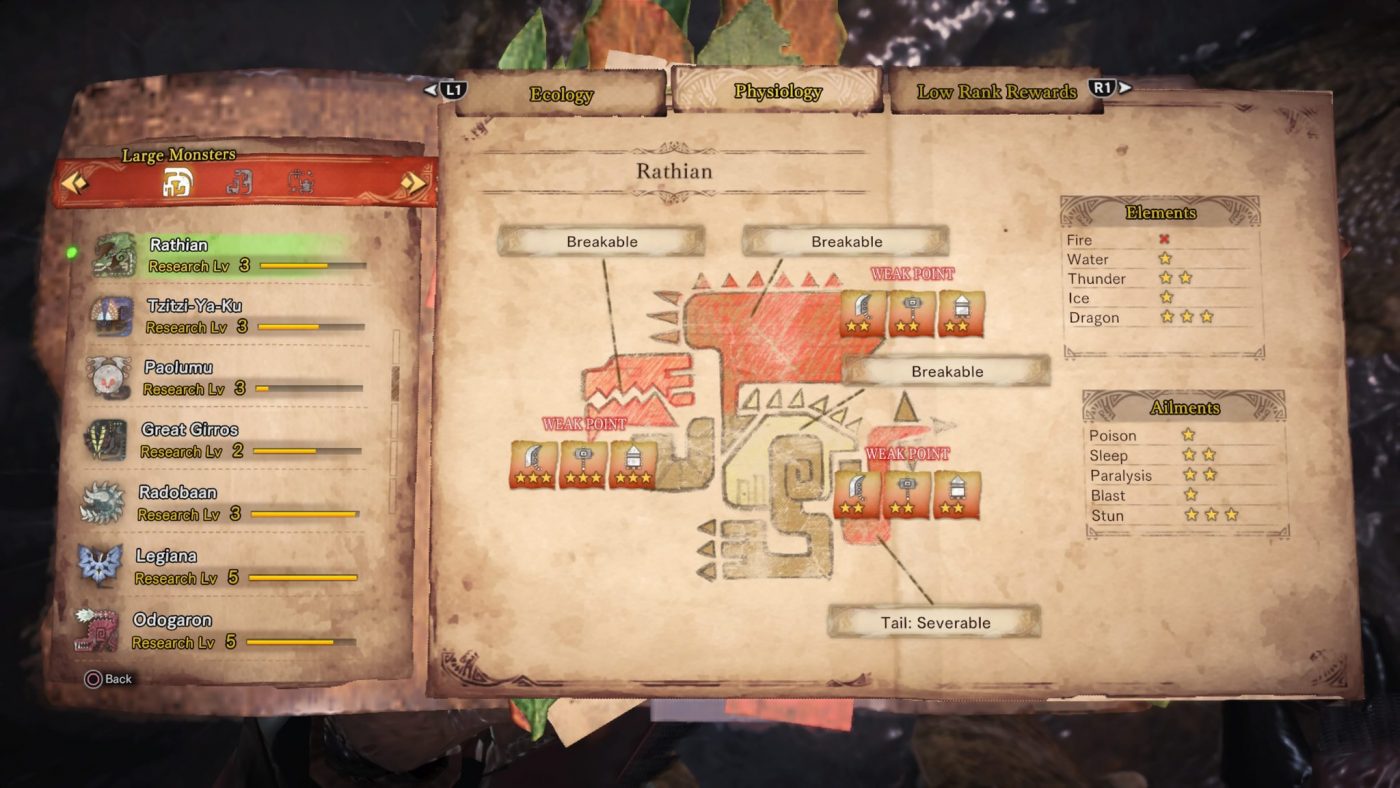Image resolution: width=1400 pixels, height=788 pixels.
Task: Show the Low Rank Rewards tab
Action: point(996,92)
